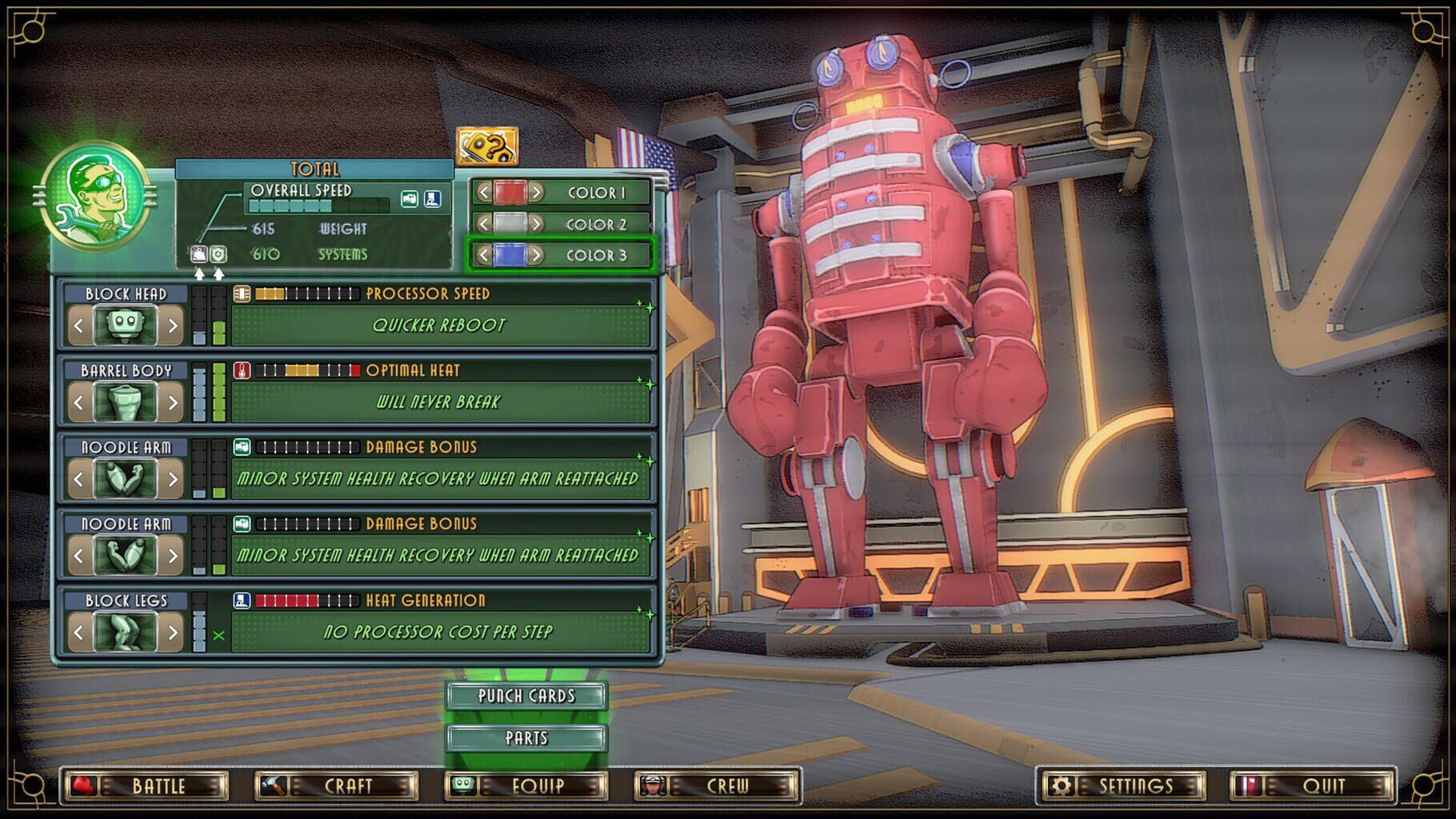Switch to the Punch Cards tab
The image size is (1456, 819).
[526, 697]
